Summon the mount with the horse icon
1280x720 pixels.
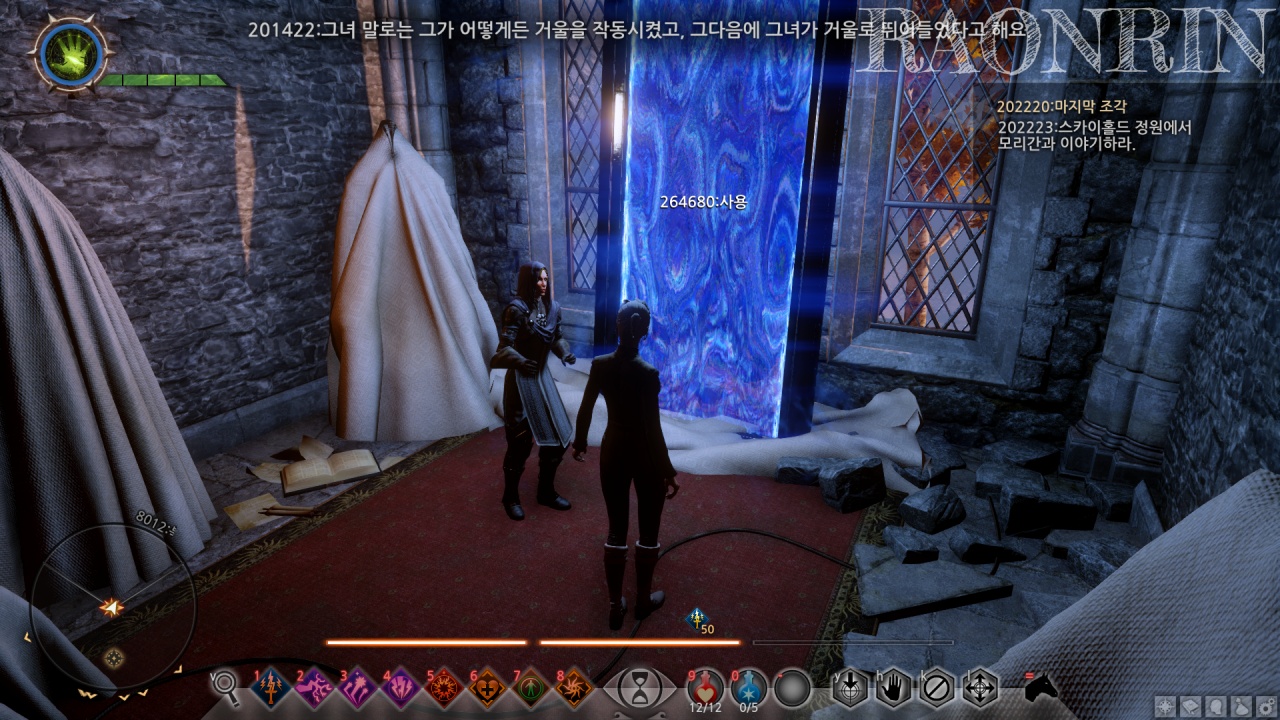click(1041, 686)
